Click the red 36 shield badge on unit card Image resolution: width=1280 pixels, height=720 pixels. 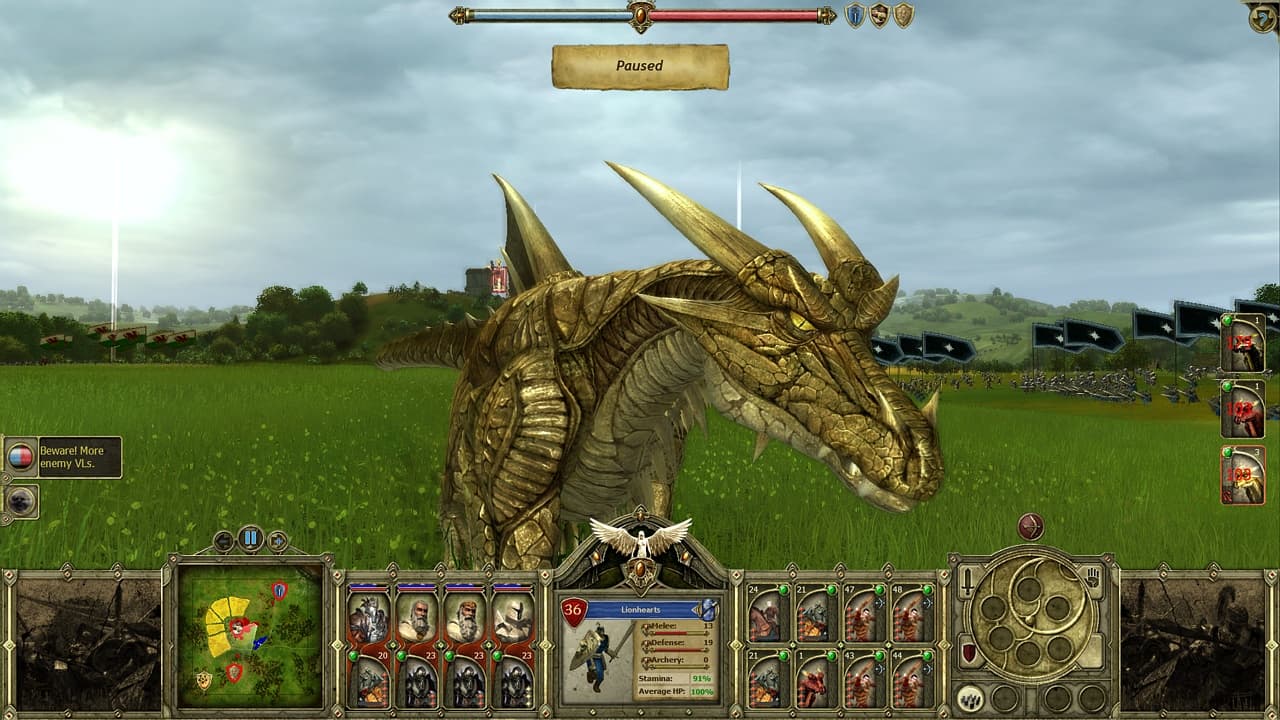573,609
